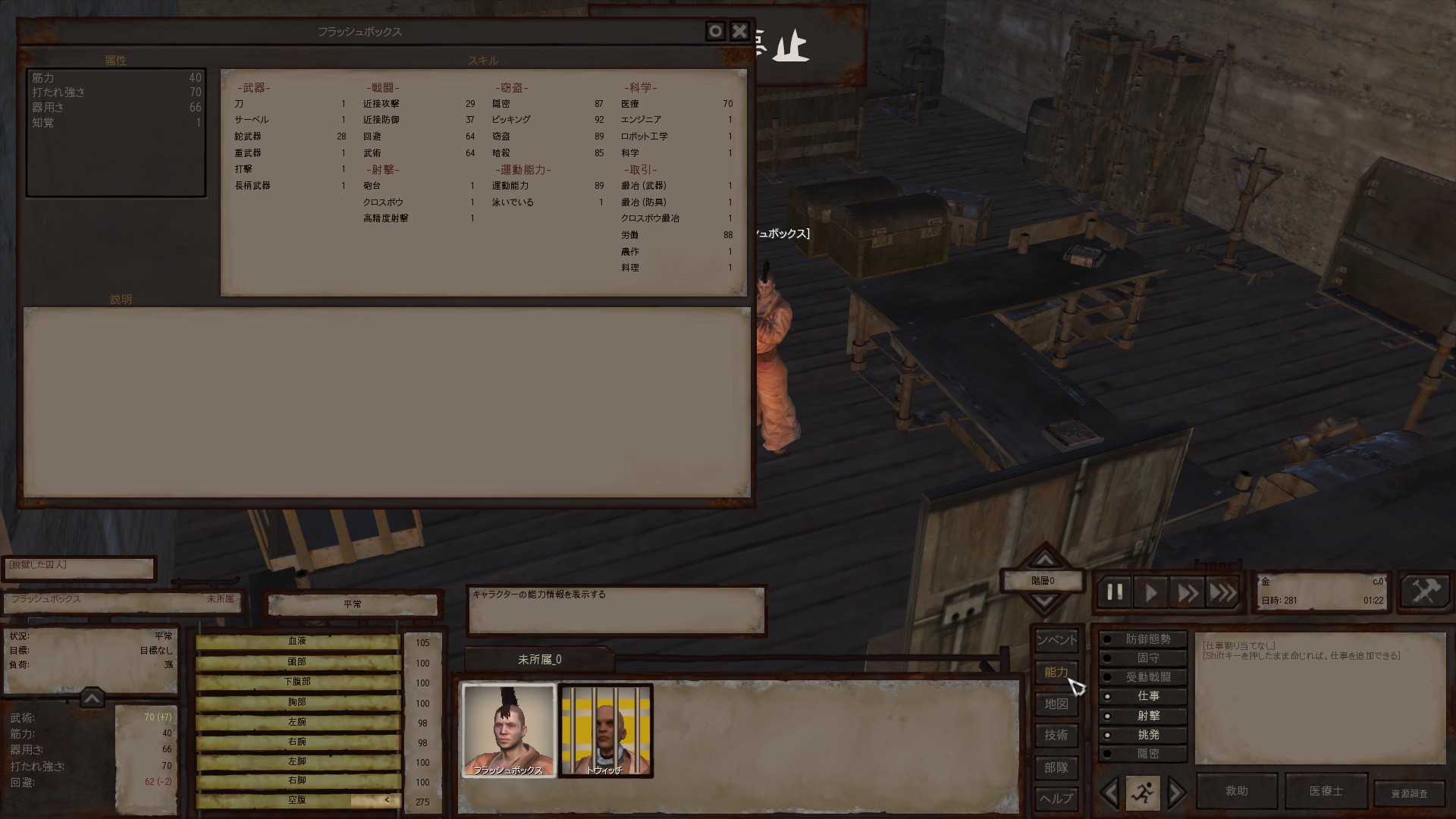Screen dimensions: 1456x819
Task: Open build mode with the hammer icon
Action: (x=1425, y=591)
